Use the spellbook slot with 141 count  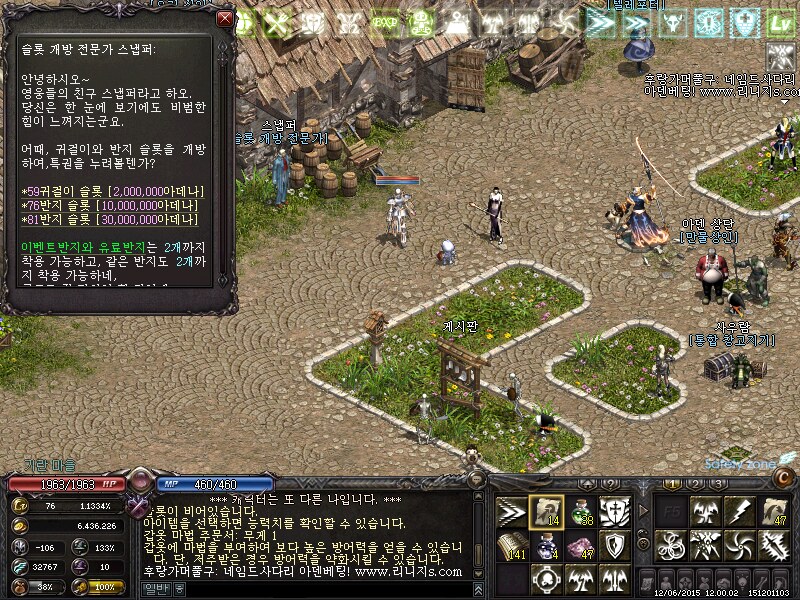tap(512, 546)
